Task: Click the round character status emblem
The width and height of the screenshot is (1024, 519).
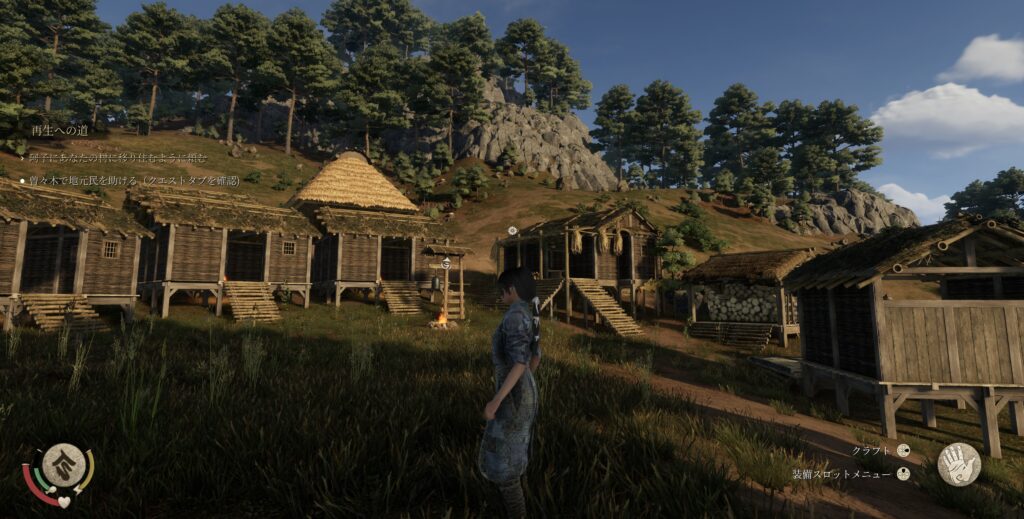Action: pos(62,466)
